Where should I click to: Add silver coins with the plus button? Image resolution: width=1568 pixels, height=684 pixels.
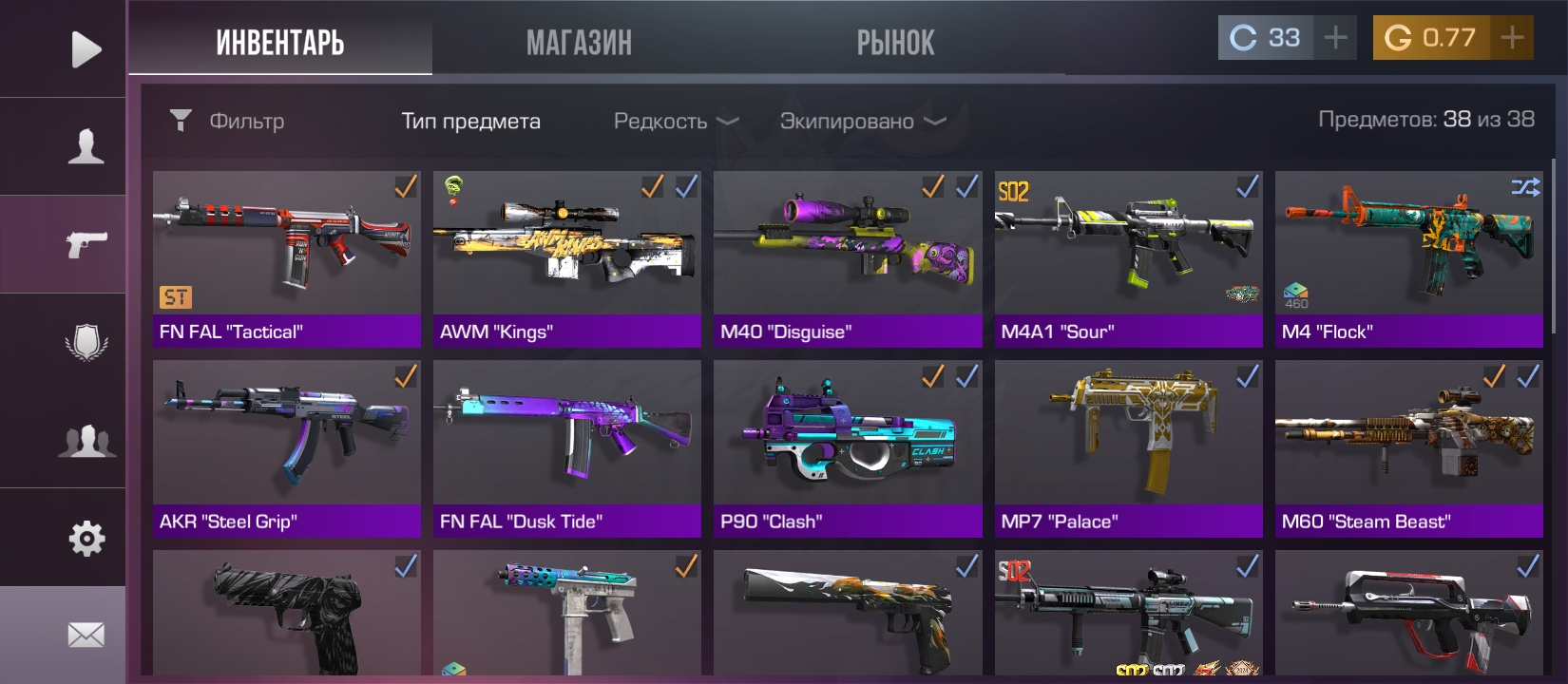[1335, 38]
